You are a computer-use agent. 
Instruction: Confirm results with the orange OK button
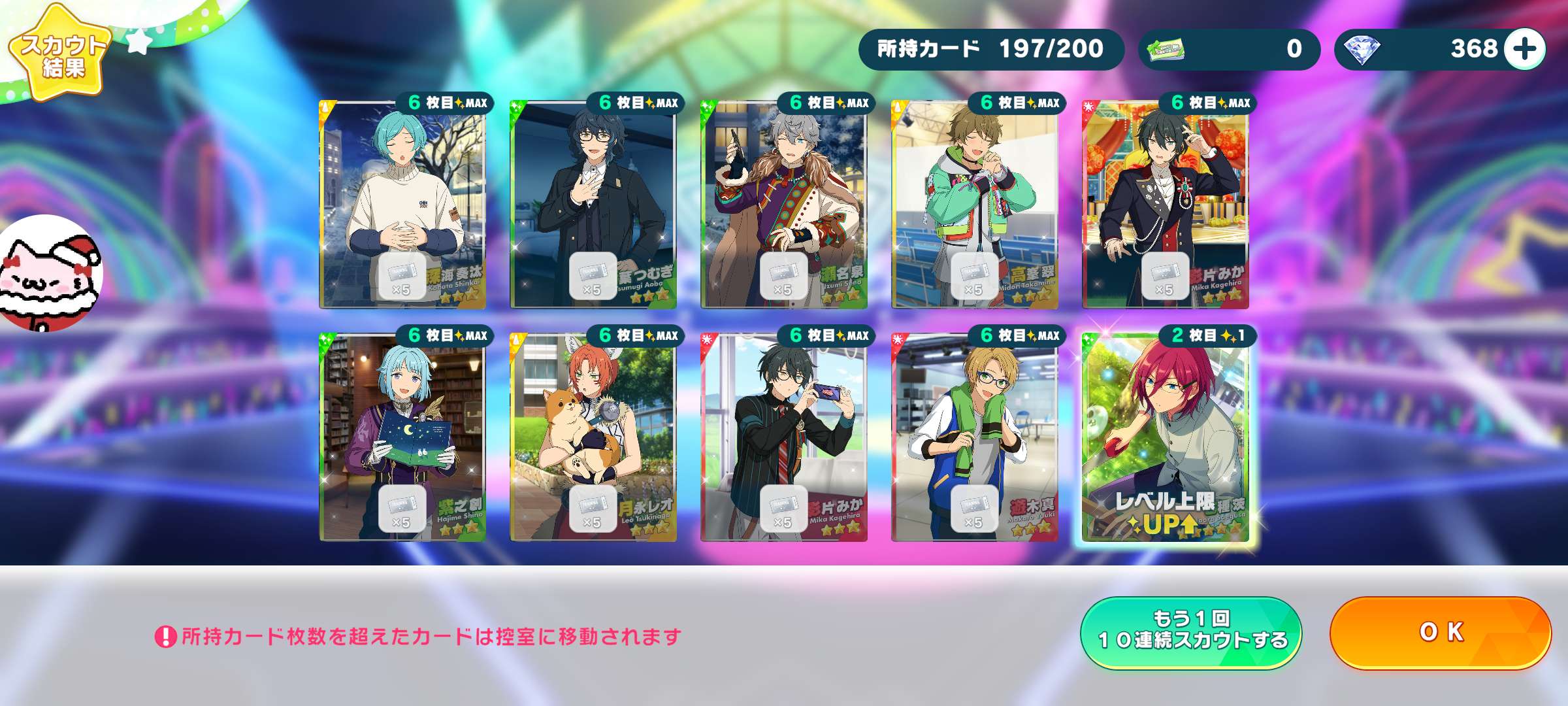(1440, 632)
